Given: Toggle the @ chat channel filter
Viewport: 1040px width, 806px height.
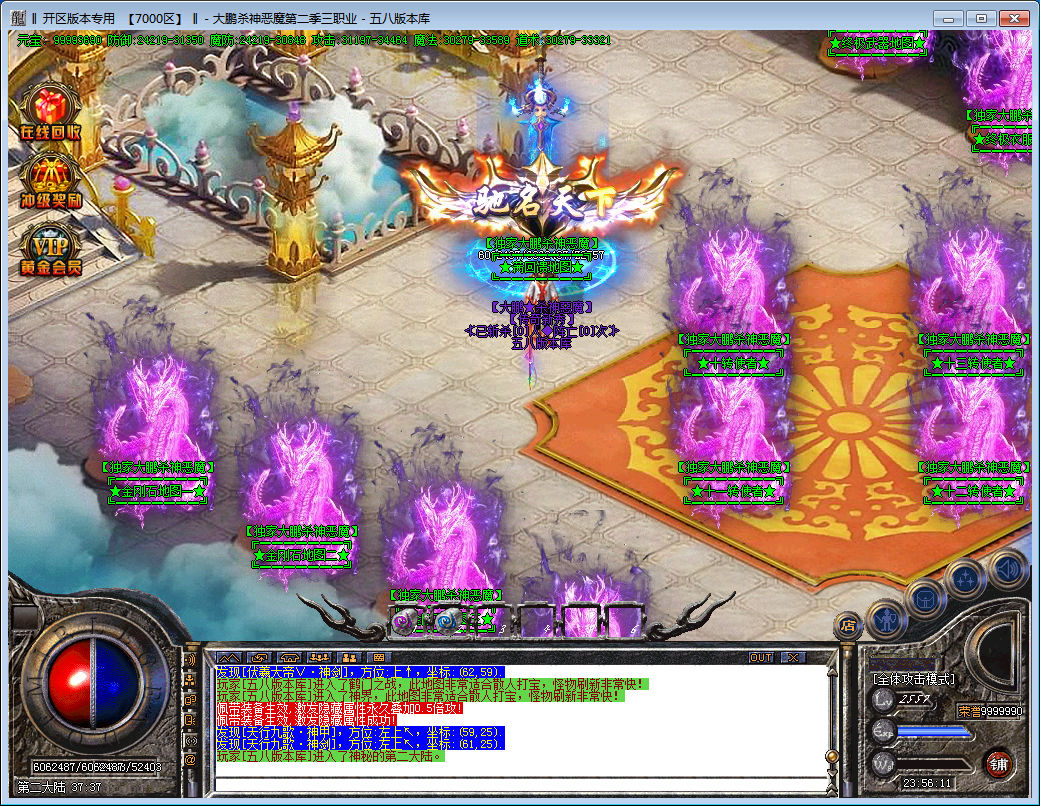Looking at the screenshot, I should point(189,761).
